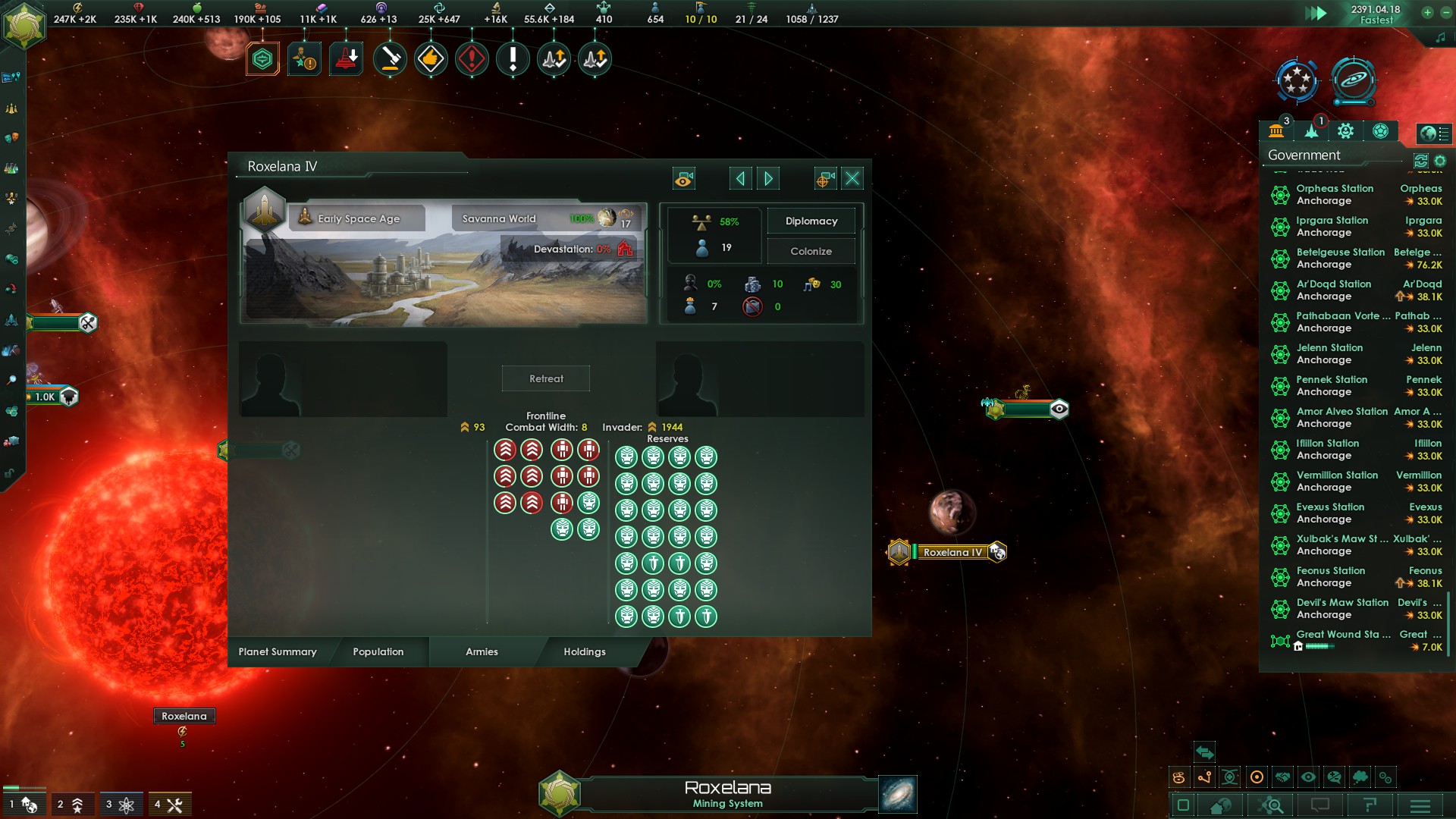
Task: Select control group 4 with tools icon
Action: 169,805
